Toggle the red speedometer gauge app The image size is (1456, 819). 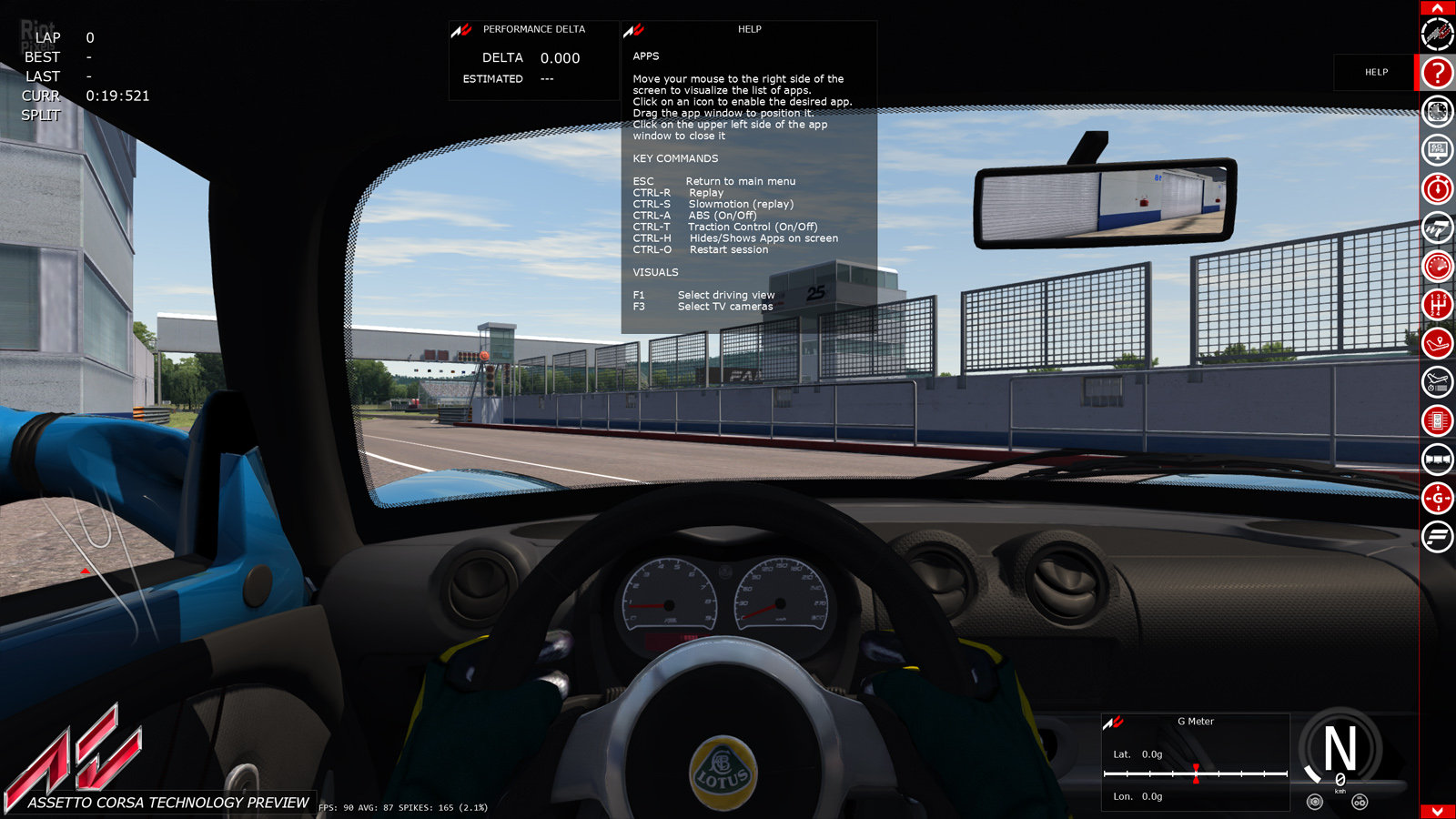coord(1438,267)
